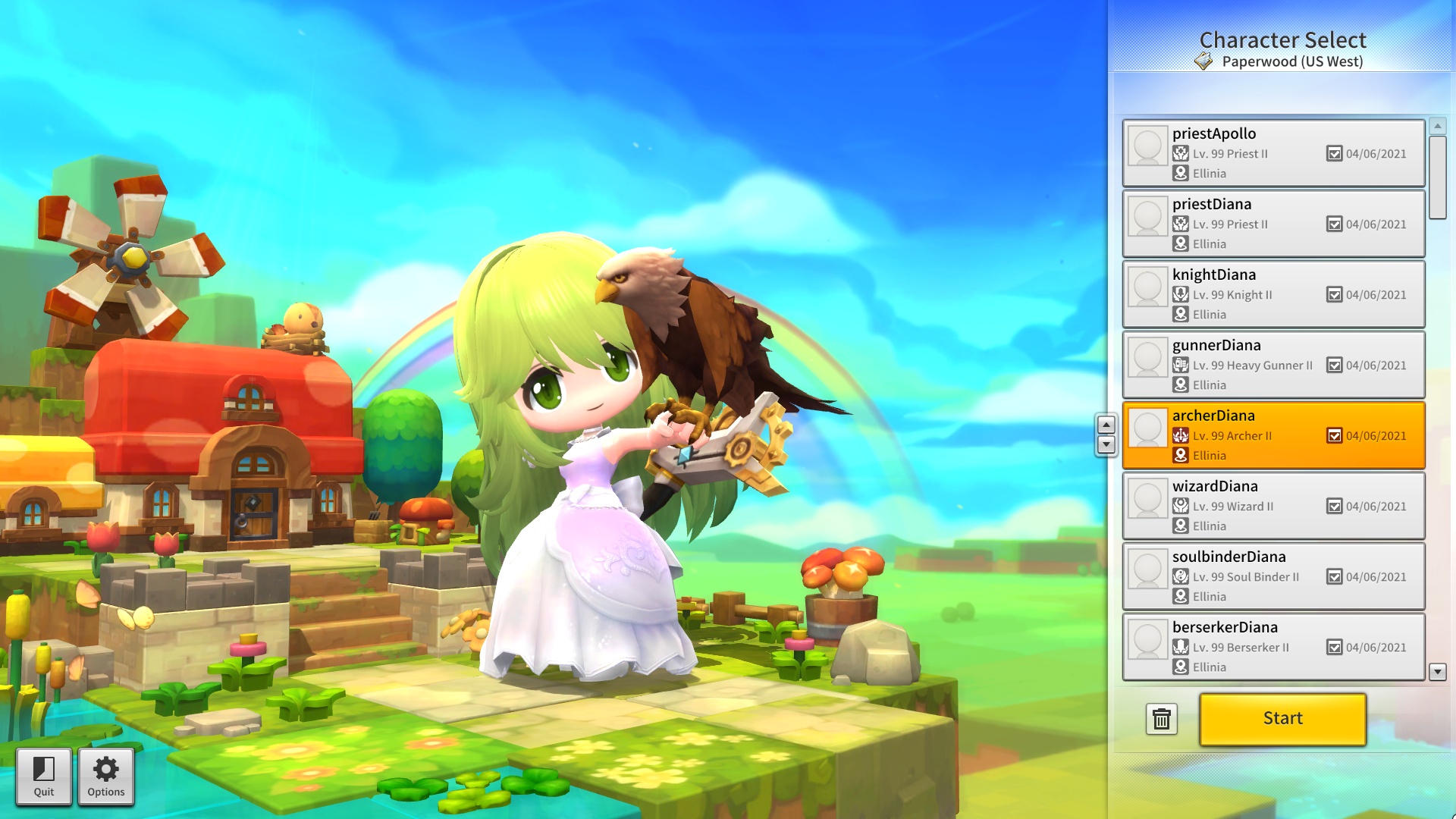The height and width of the screenshot is (819, 1456).
Task: Select the Priest class icon on priestApollo
Action: pos(1181,153)
